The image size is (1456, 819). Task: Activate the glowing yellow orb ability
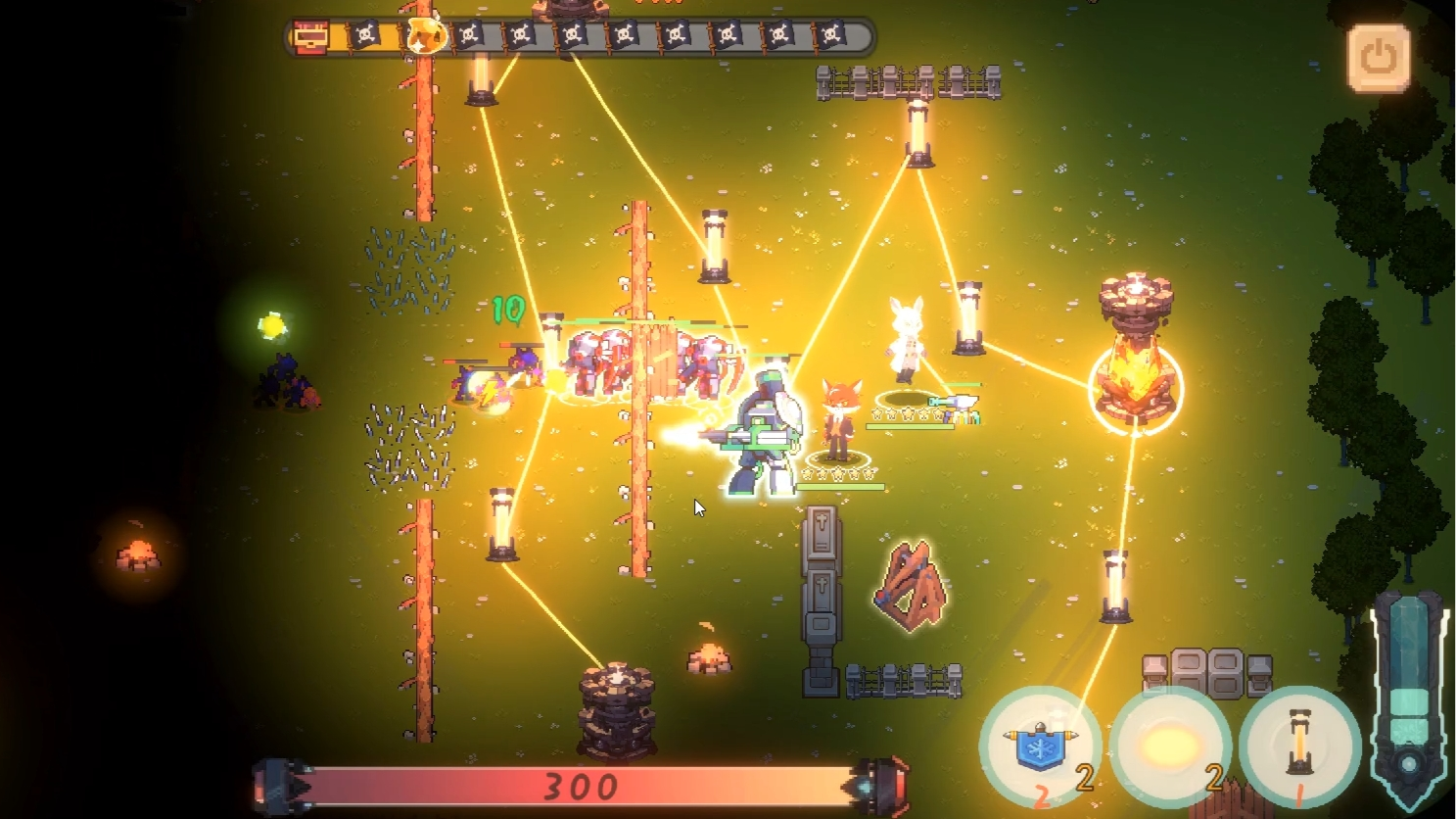coord(1169,747)
